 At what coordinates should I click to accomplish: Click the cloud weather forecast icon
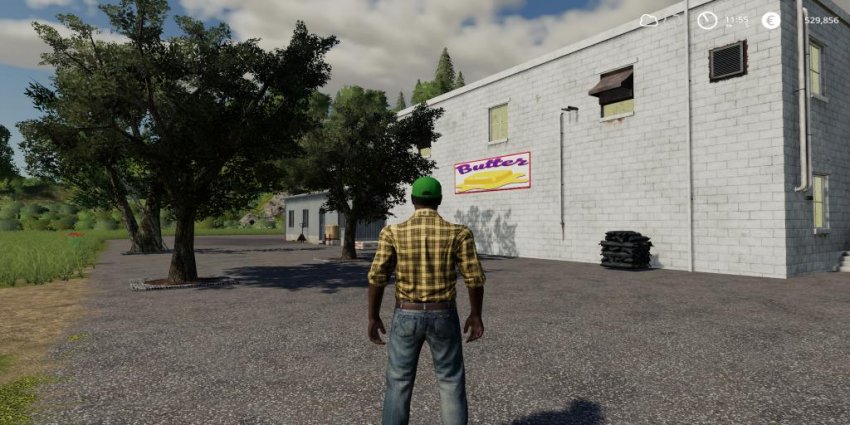pos(649,20)
